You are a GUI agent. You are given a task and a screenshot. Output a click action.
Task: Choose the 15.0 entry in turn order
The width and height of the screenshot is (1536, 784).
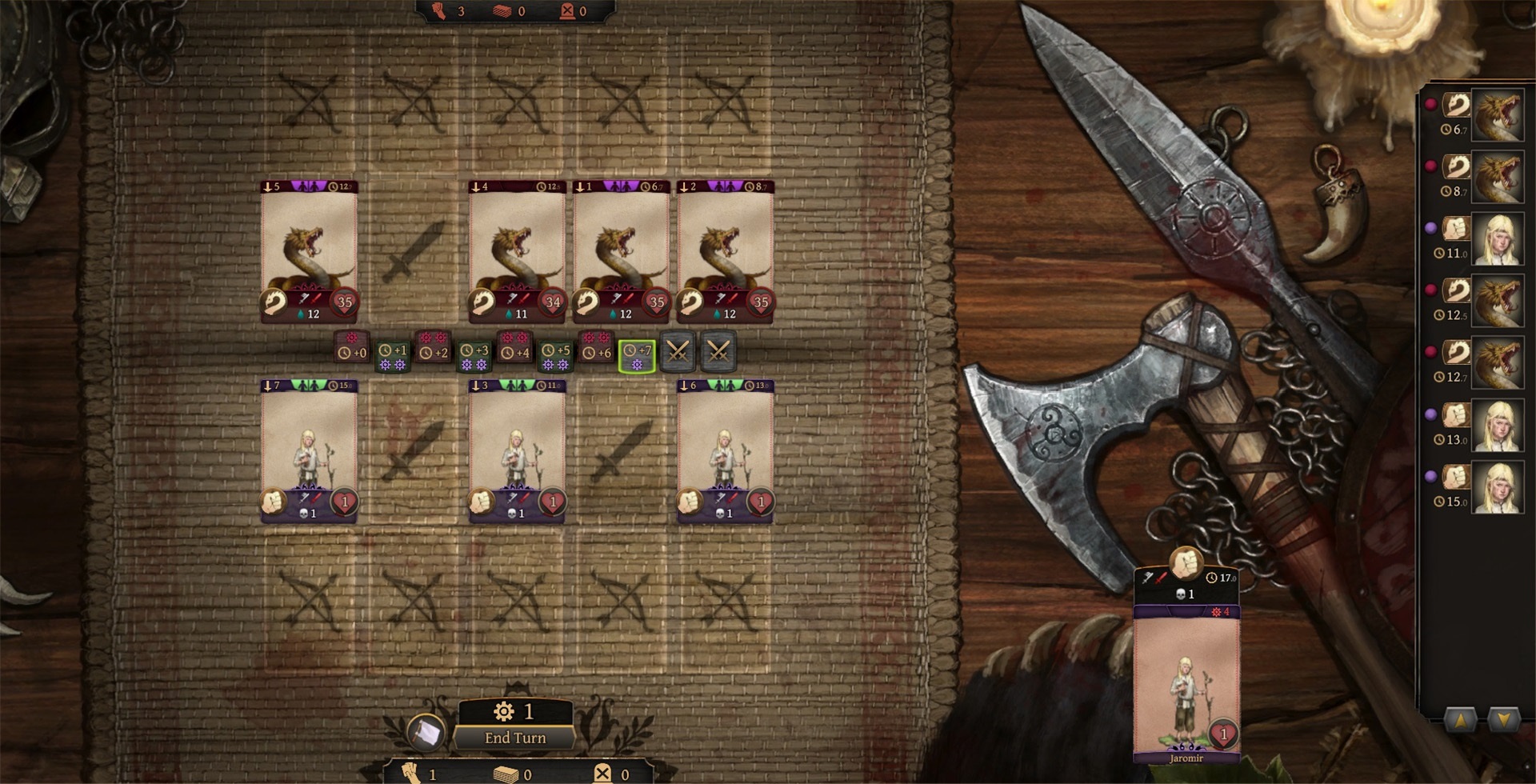pyautogui.click(x=1497, y=488)
